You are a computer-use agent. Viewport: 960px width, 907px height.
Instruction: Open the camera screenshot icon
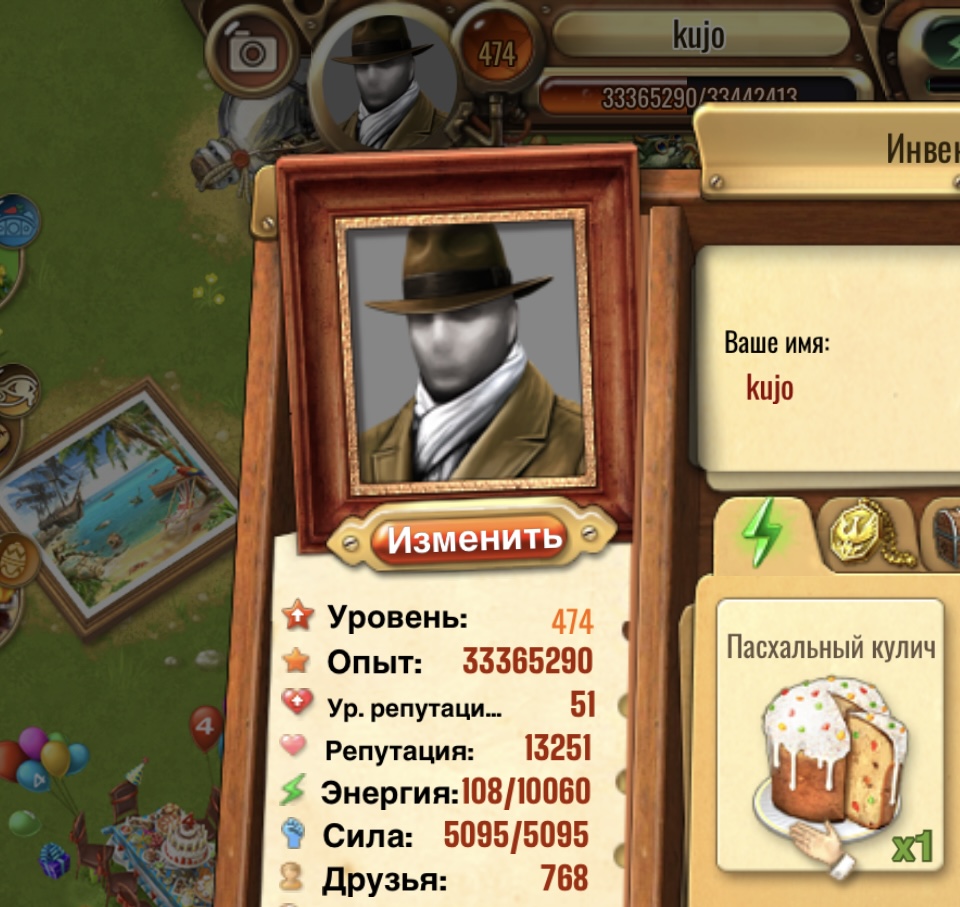(x=255, y=50)
